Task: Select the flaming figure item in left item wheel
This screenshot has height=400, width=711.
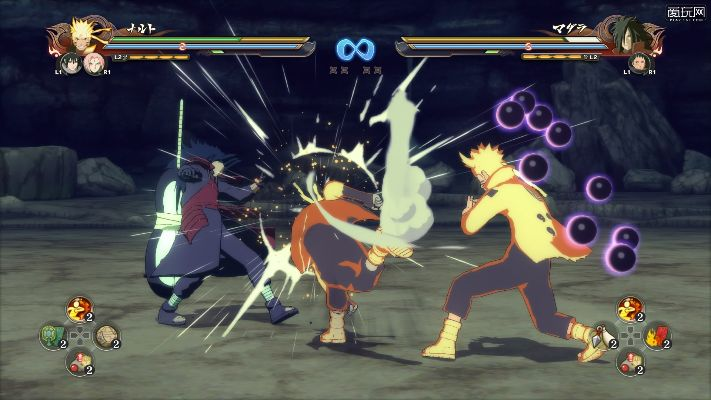Action: (x=78, y=309)
